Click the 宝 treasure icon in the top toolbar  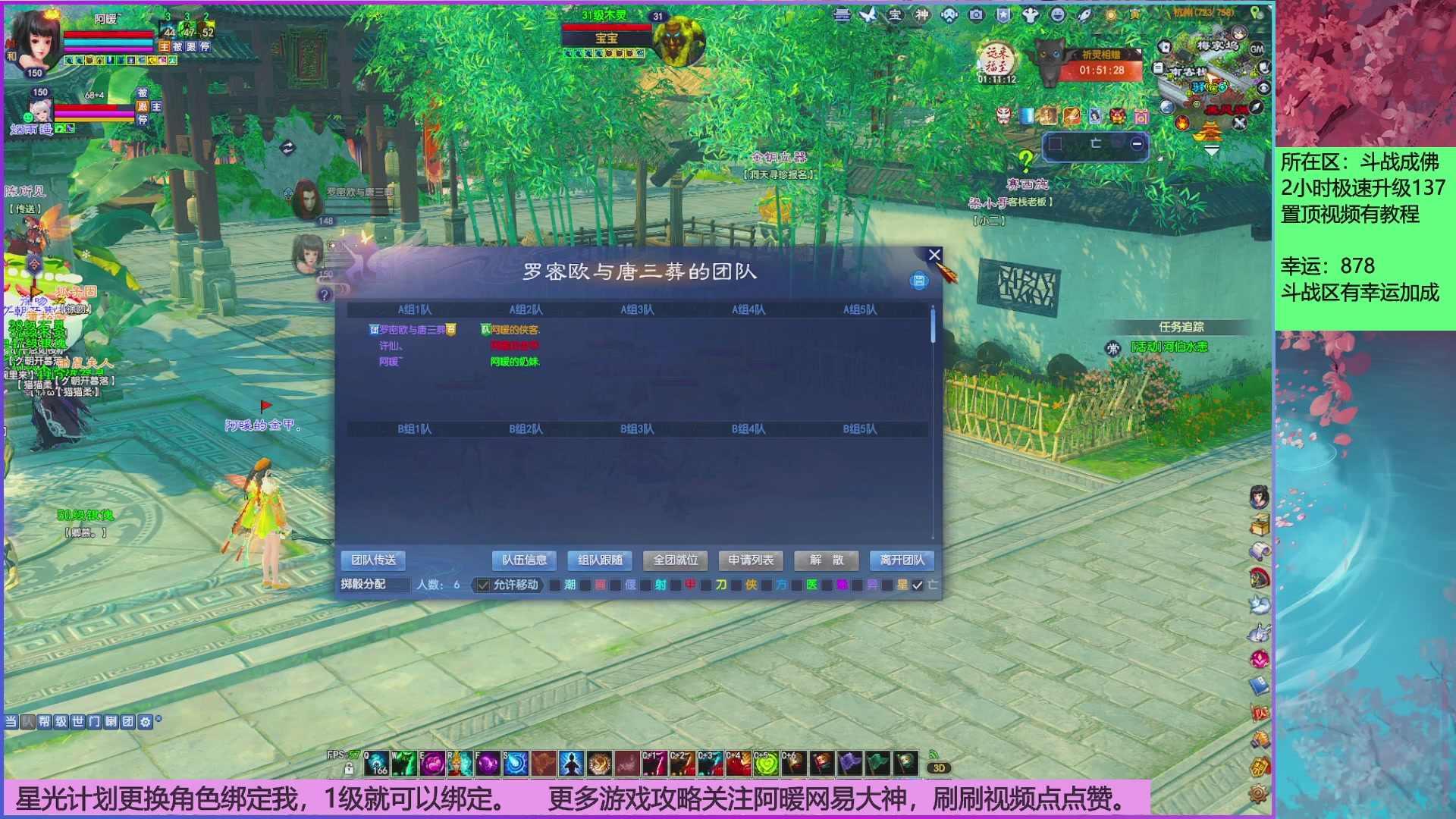point(896,16)
